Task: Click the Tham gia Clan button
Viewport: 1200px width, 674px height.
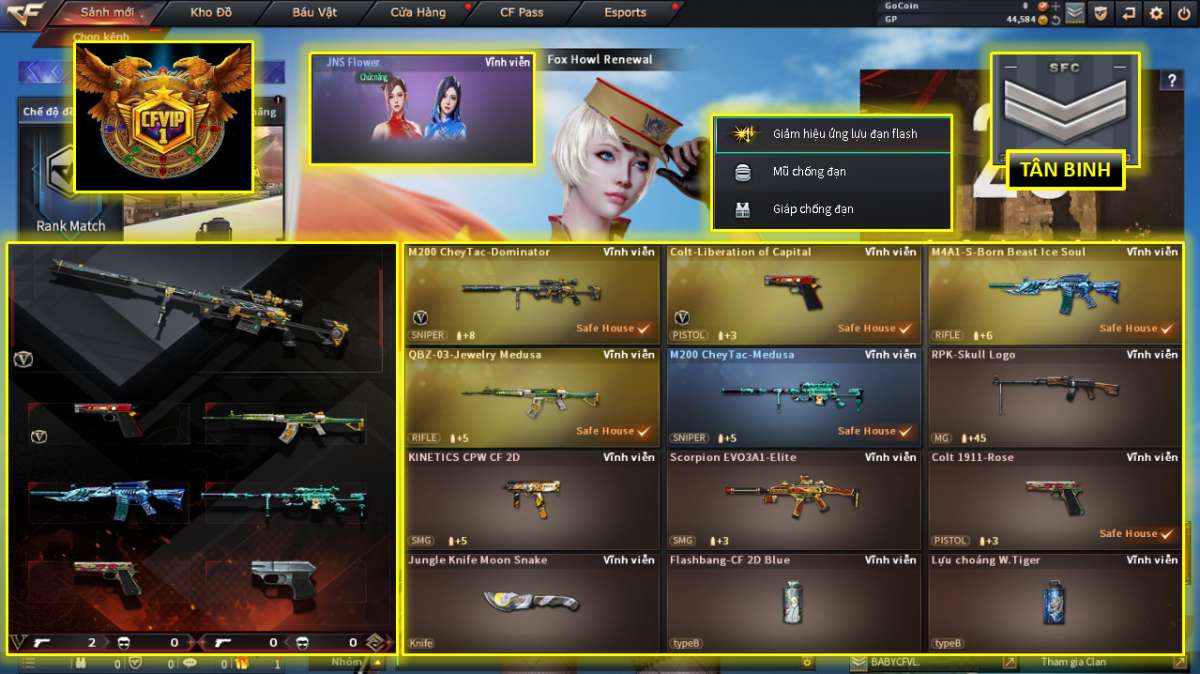Action: click(x=1073, y=662)
